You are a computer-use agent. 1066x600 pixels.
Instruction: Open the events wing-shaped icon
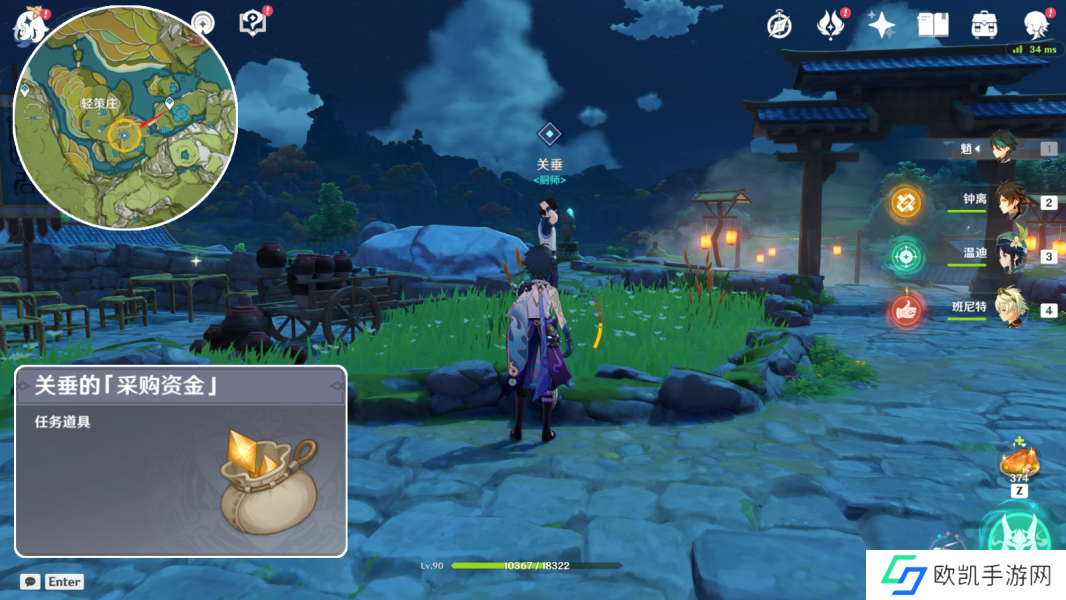831,25
